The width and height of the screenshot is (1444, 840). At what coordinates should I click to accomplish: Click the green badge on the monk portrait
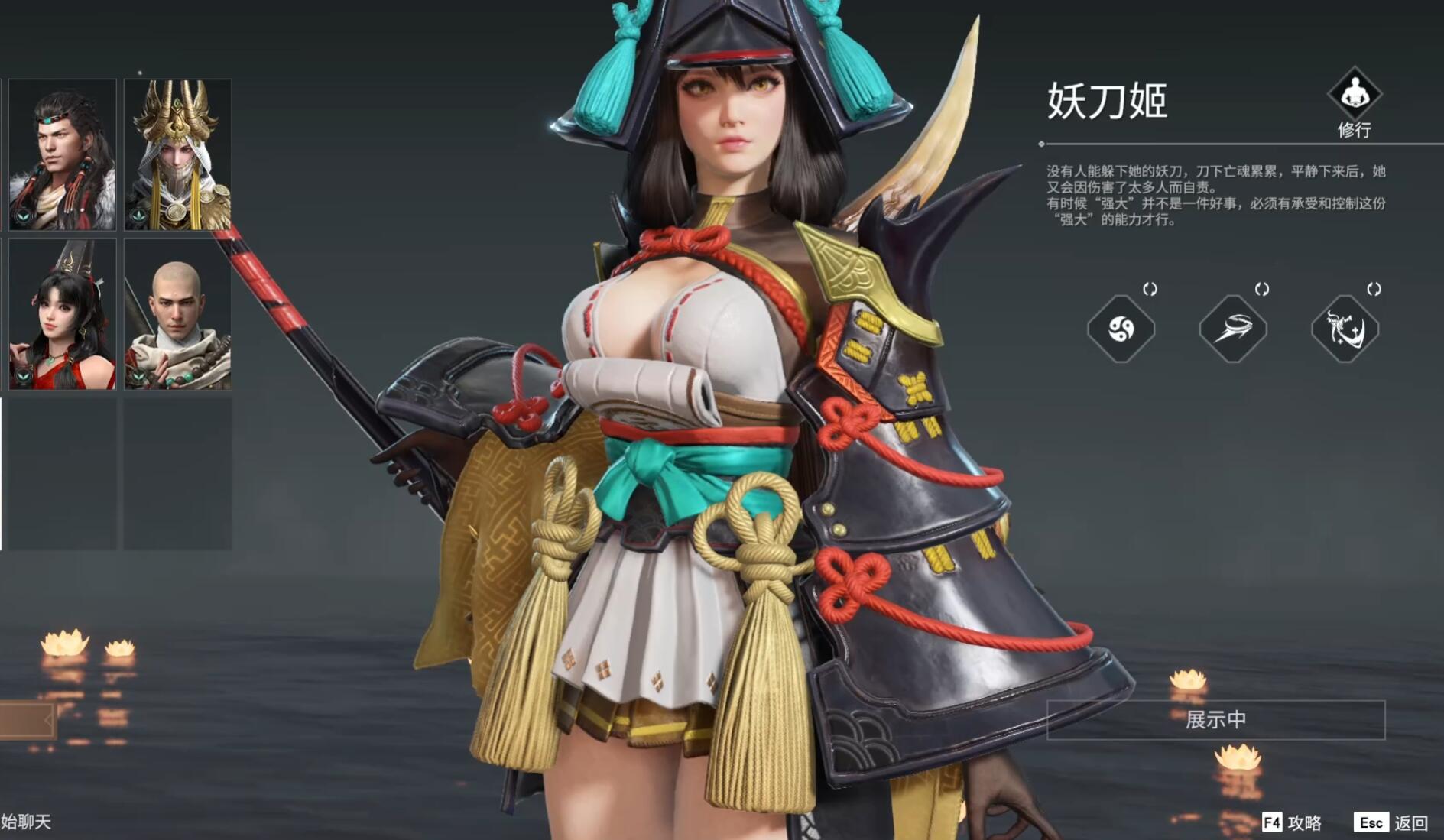(x=139, y=376)
